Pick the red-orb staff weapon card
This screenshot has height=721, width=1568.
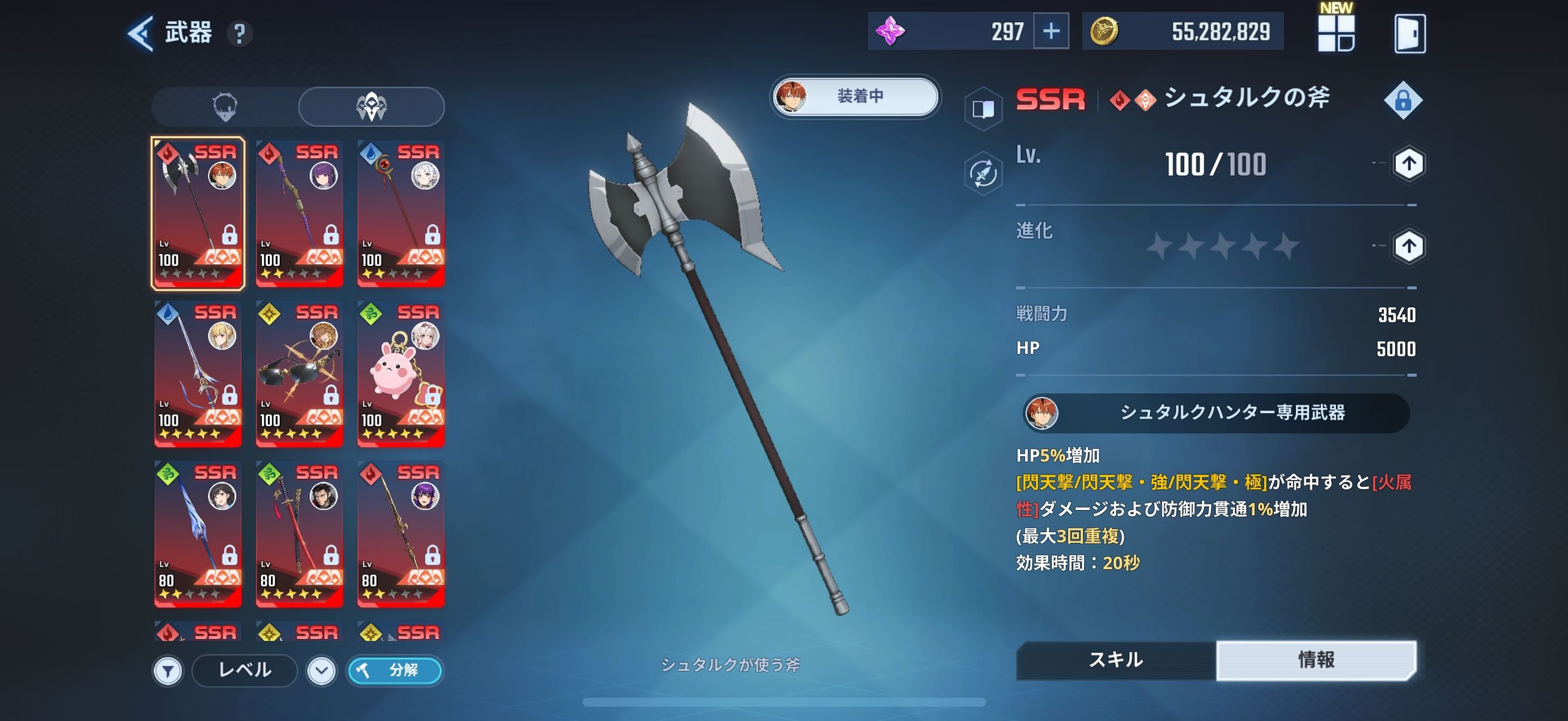tap(401, 213)
